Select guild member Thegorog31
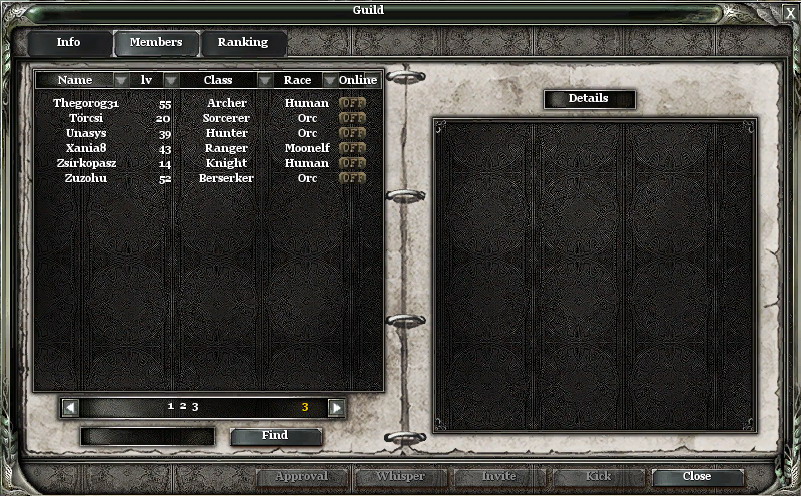Image resolution: width=801 pixels, height=496 pixels. click(x=86, y=103)
